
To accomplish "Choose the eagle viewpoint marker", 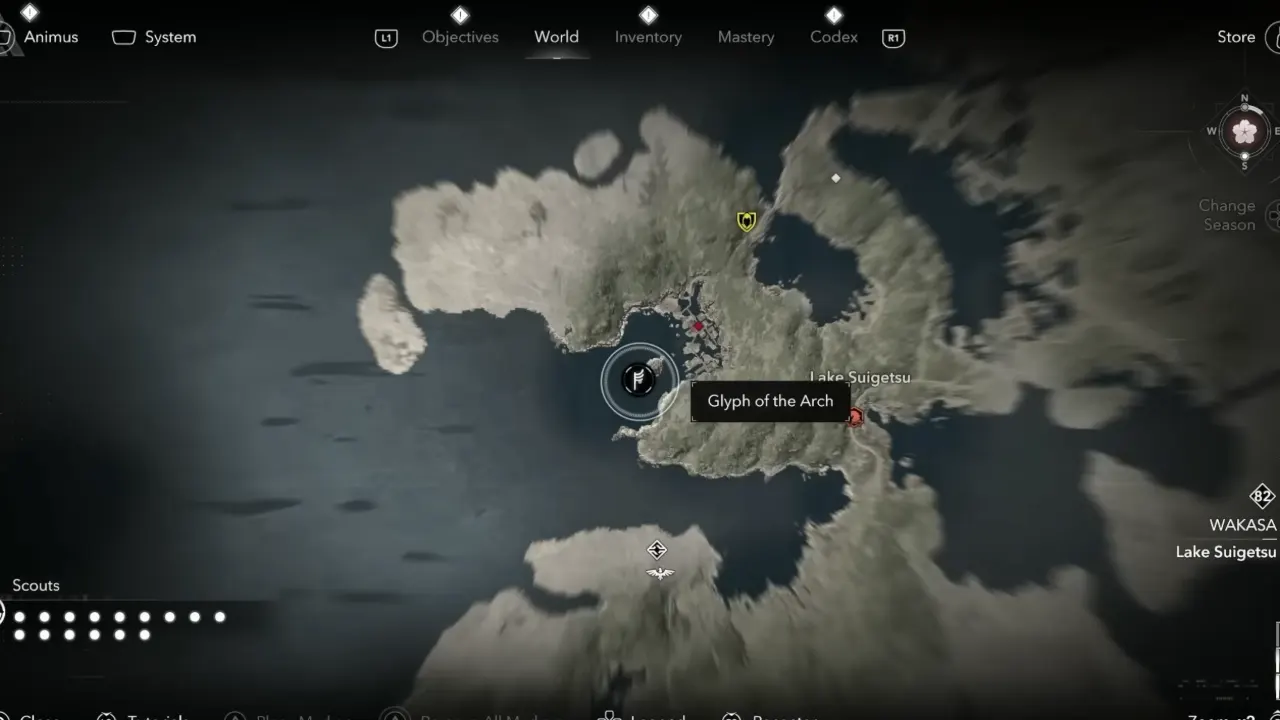I will click(659, 573).
